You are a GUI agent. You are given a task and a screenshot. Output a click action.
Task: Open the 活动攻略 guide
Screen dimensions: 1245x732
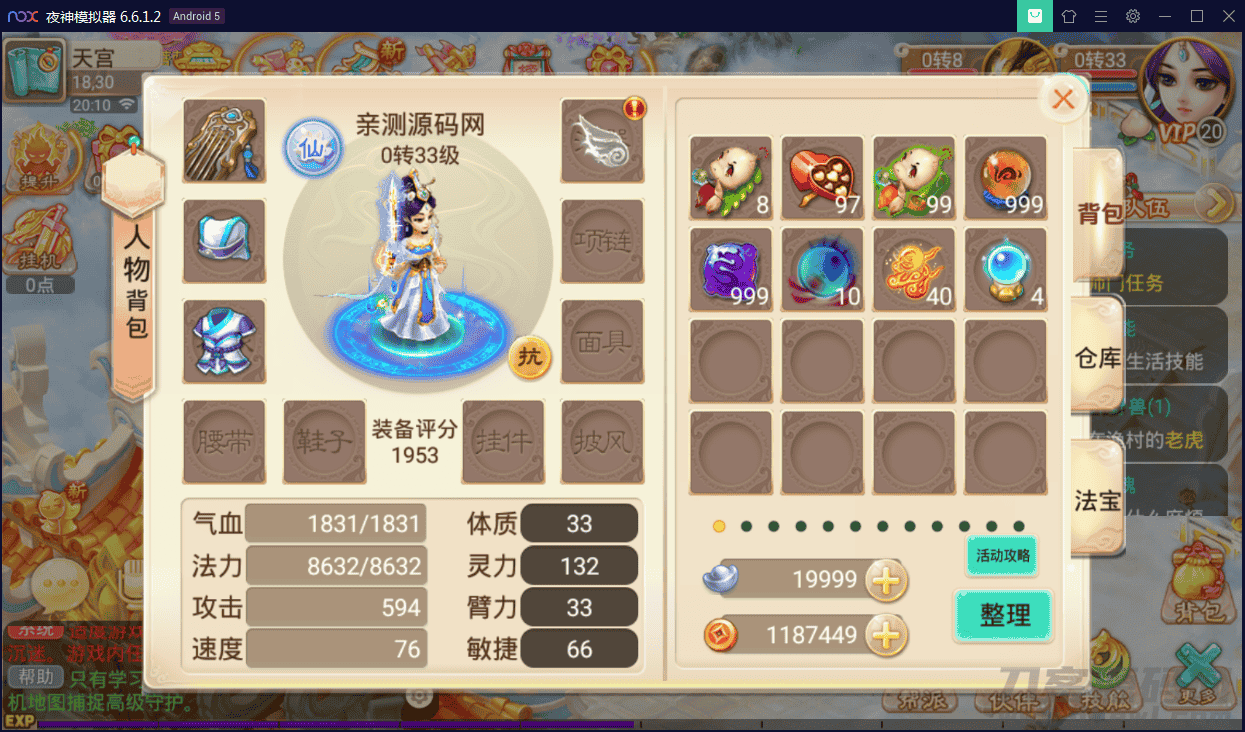pyautogui.click(x=1002, y=556)
